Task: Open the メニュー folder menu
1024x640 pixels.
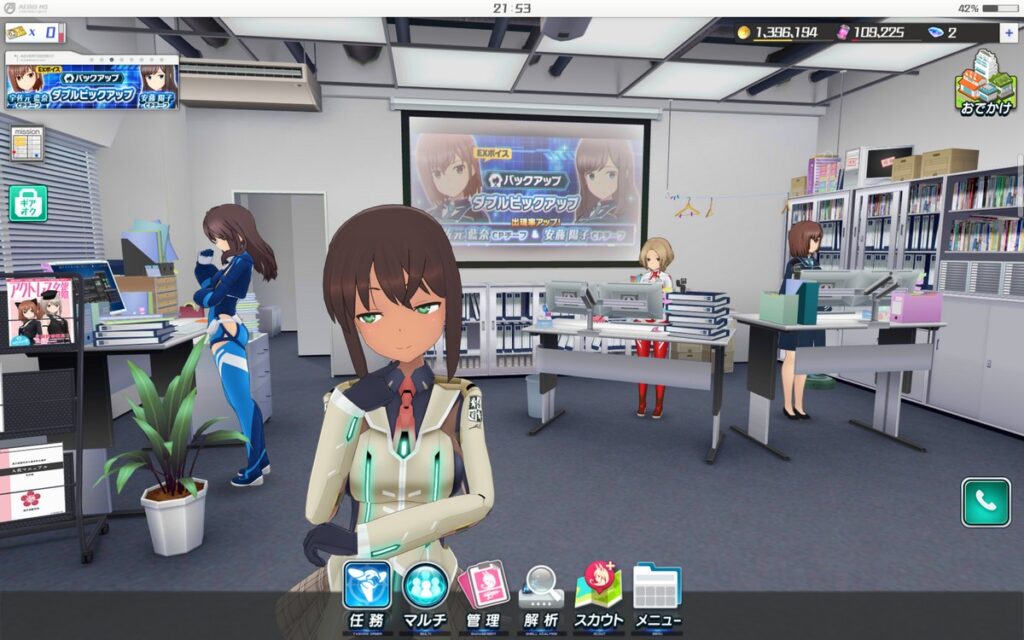Action: [x=657, y=596]
